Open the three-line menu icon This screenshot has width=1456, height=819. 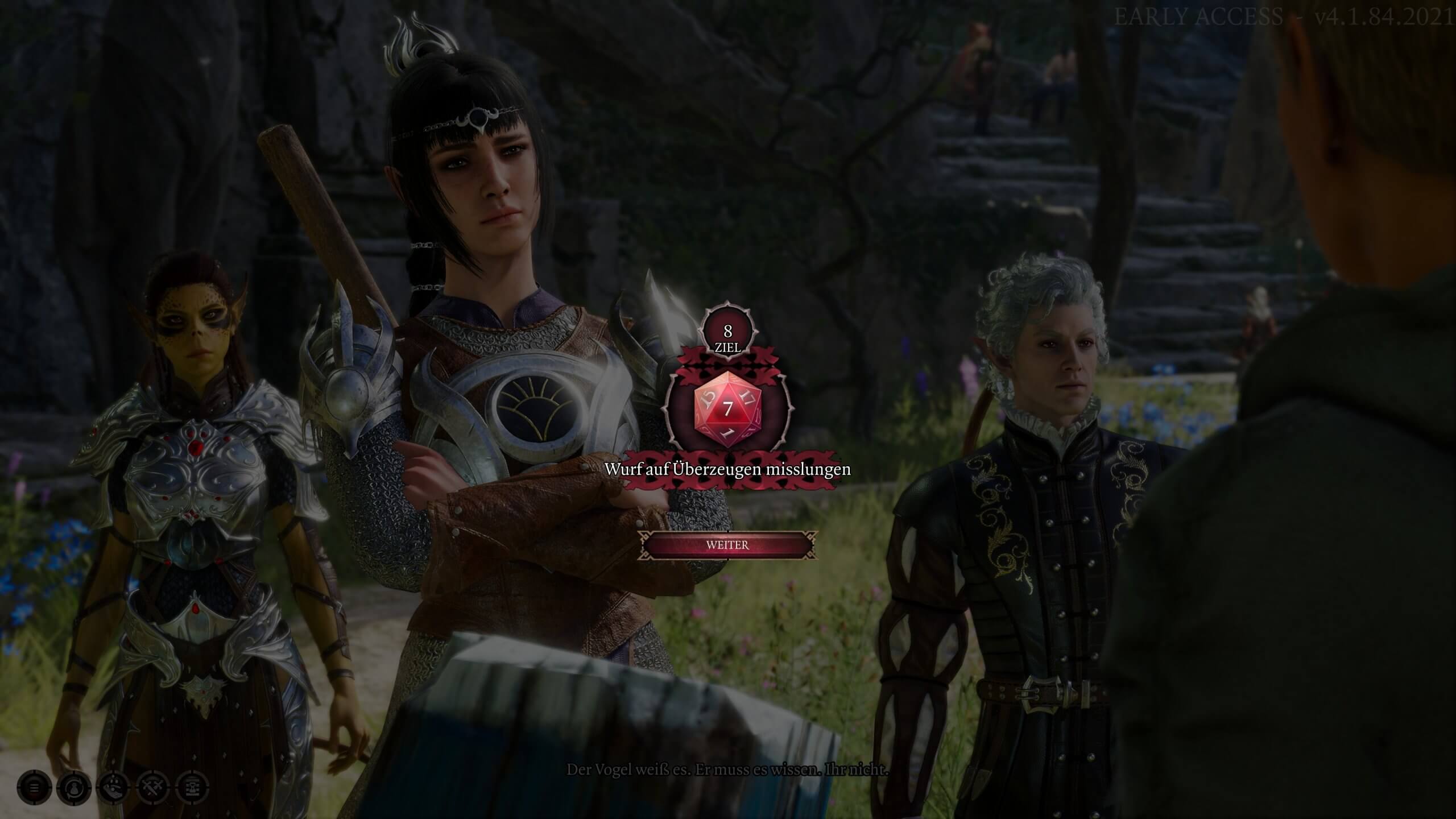coord(34,788)
